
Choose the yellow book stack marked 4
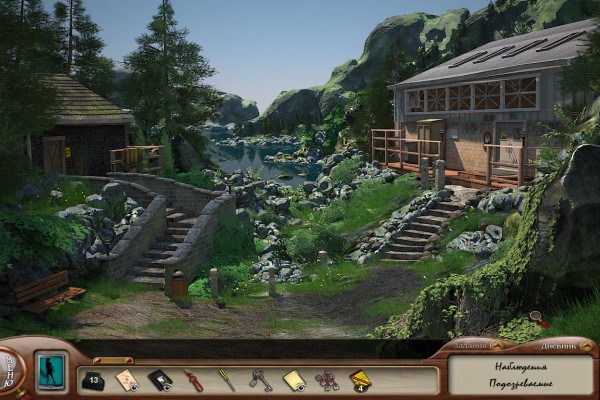pyautogui.click(x=360, y=380)
